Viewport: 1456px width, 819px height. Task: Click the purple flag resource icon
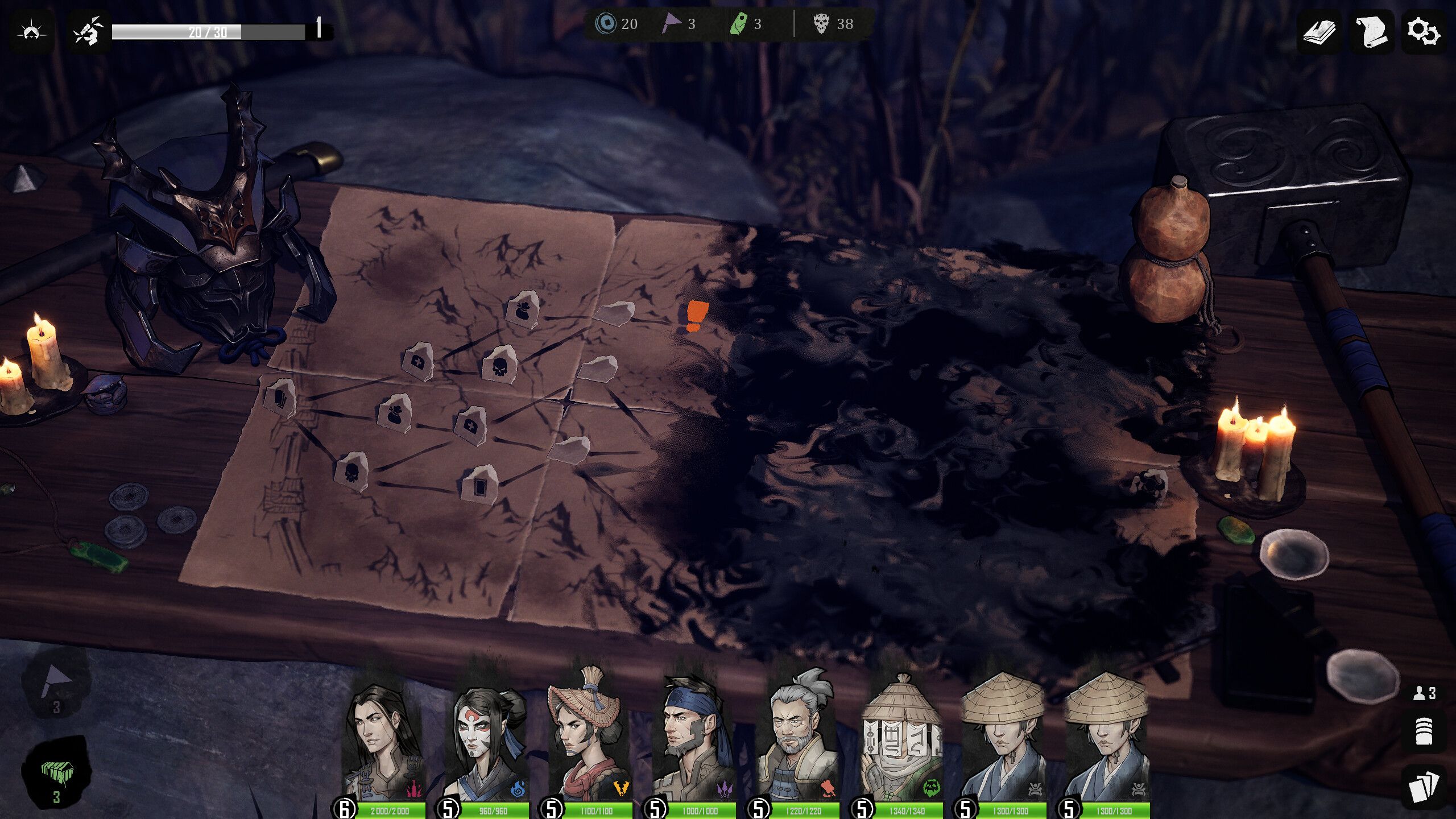point(671,24)
